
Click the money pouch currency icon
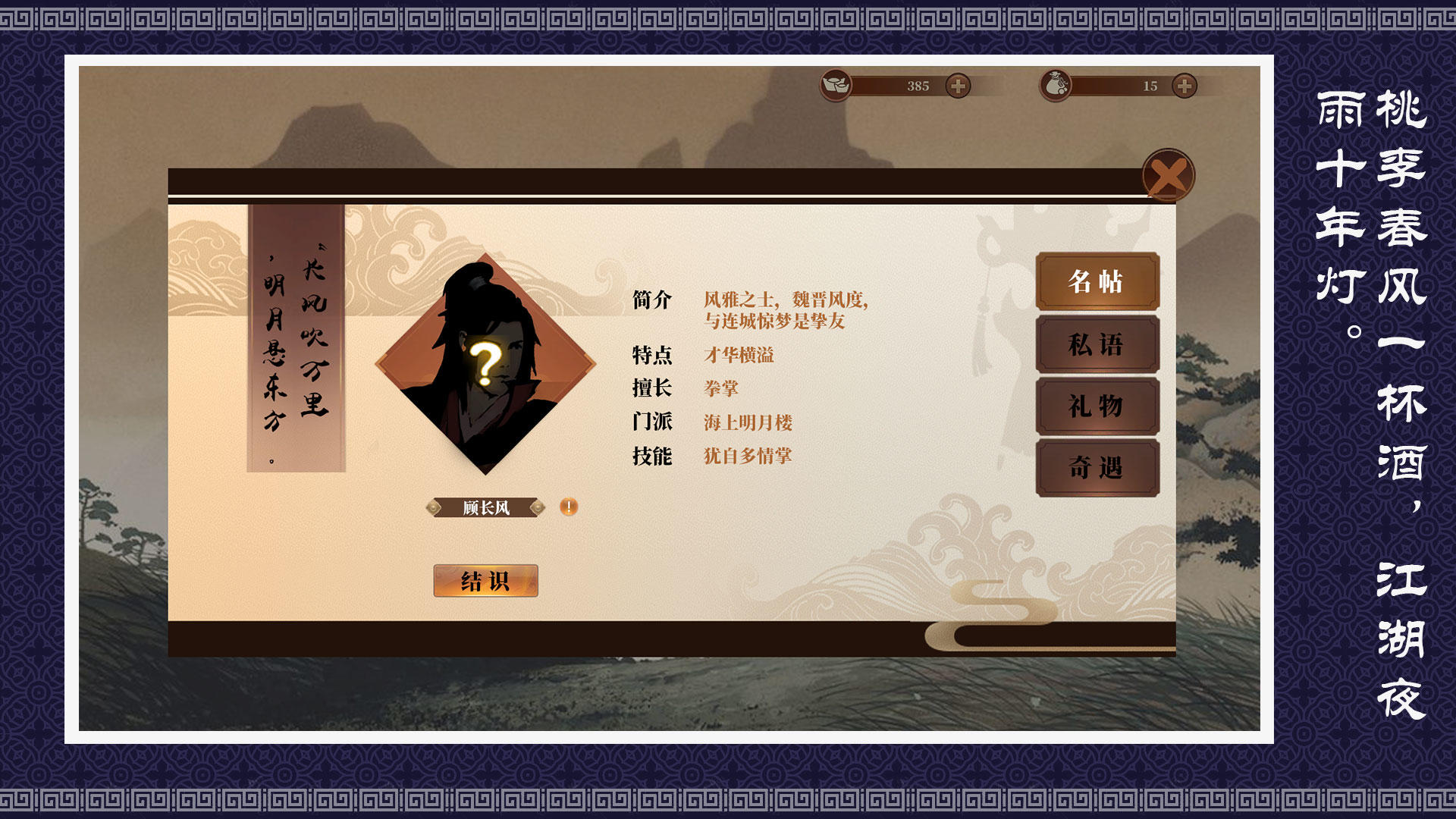1057,85
